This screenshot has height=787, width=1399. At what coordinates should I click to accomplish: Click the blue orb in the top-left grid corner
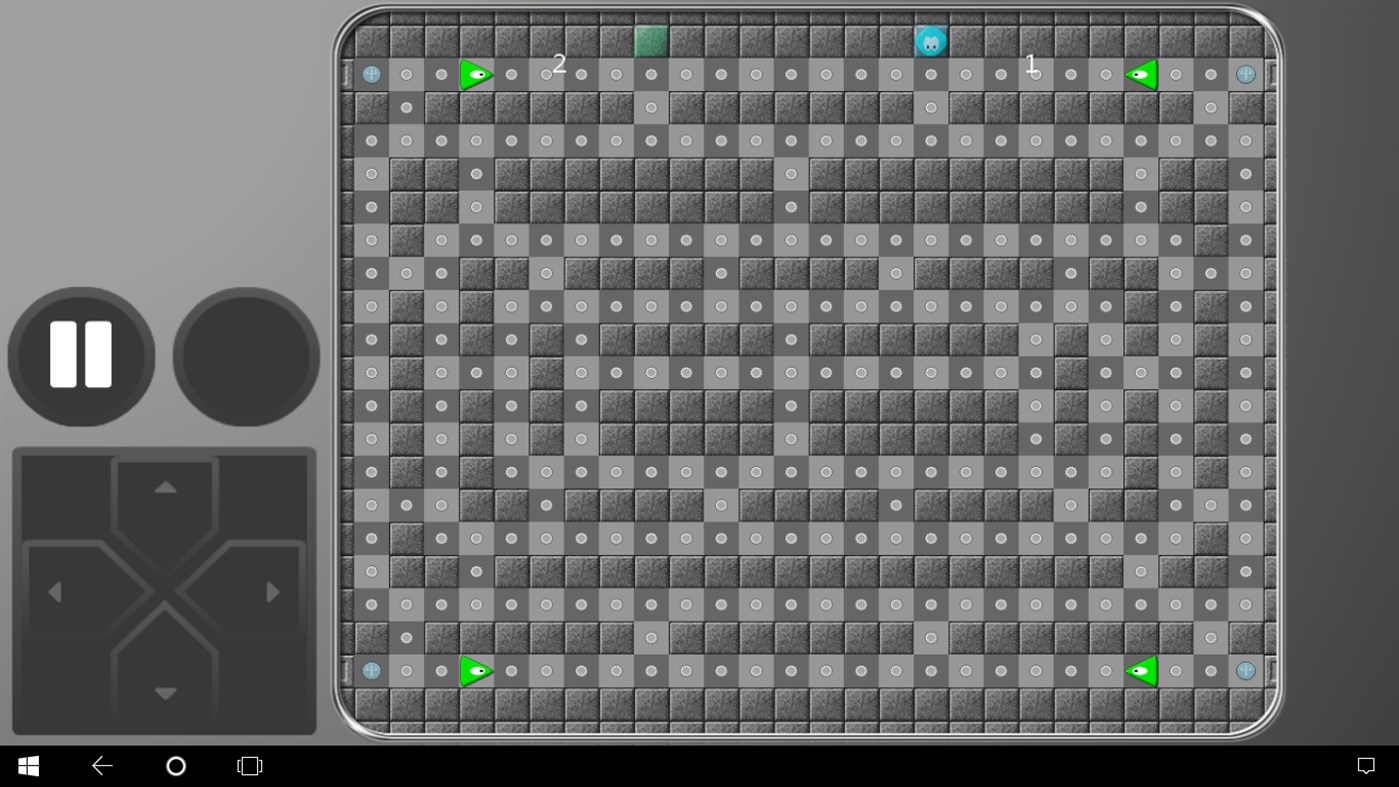371,72
